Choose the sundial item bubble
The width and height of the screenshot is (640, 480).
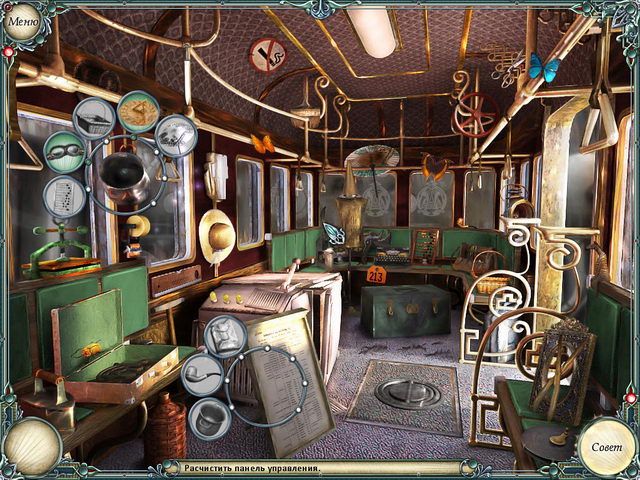[x=138, y=110]
